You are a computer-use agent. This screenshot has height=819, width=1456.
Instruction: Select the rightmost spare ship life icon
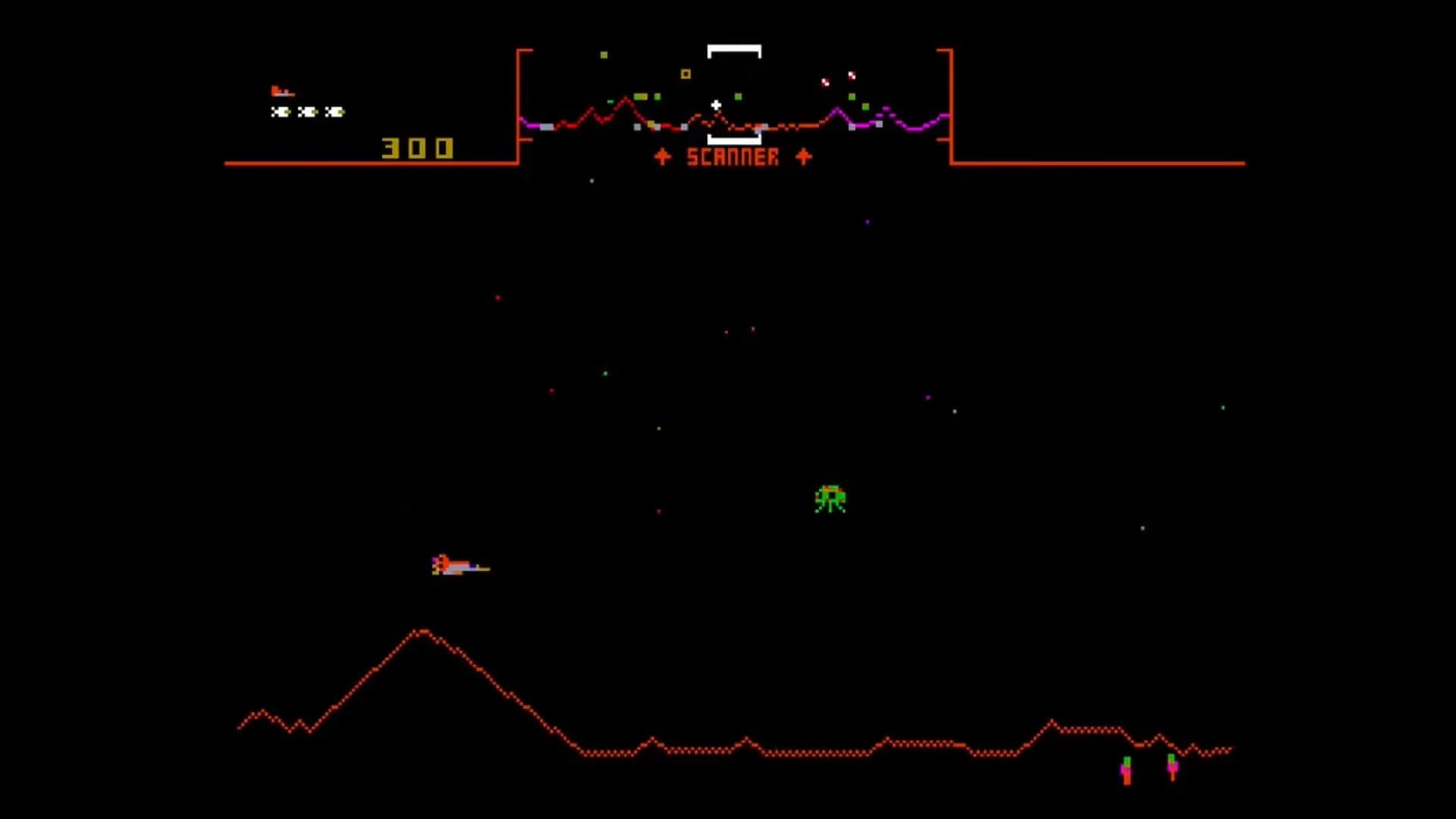pos(334,111)
